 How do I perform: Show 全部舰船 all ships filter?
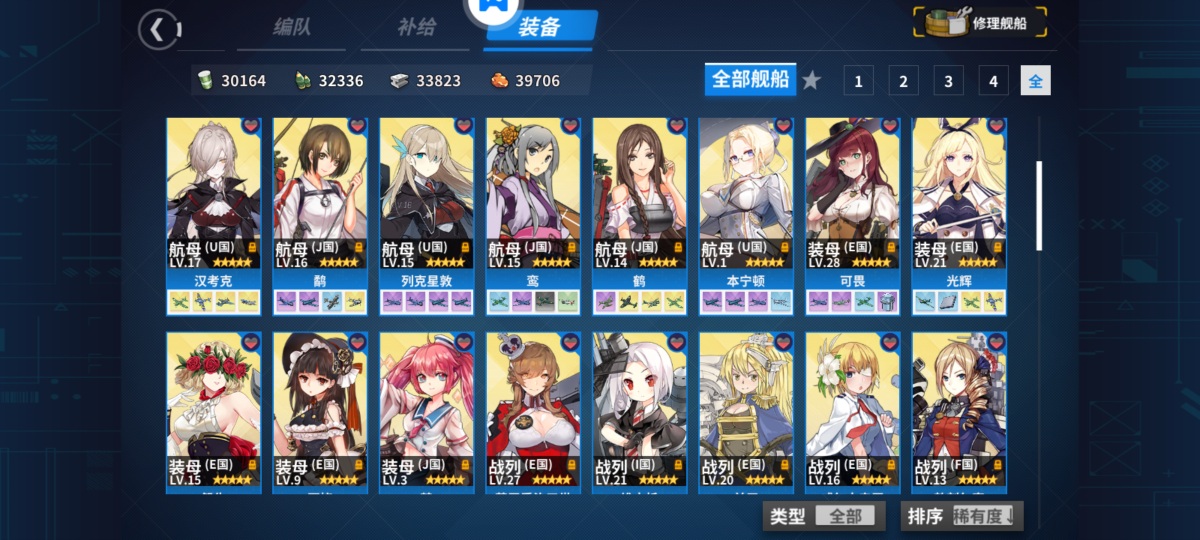click(750, 80)
